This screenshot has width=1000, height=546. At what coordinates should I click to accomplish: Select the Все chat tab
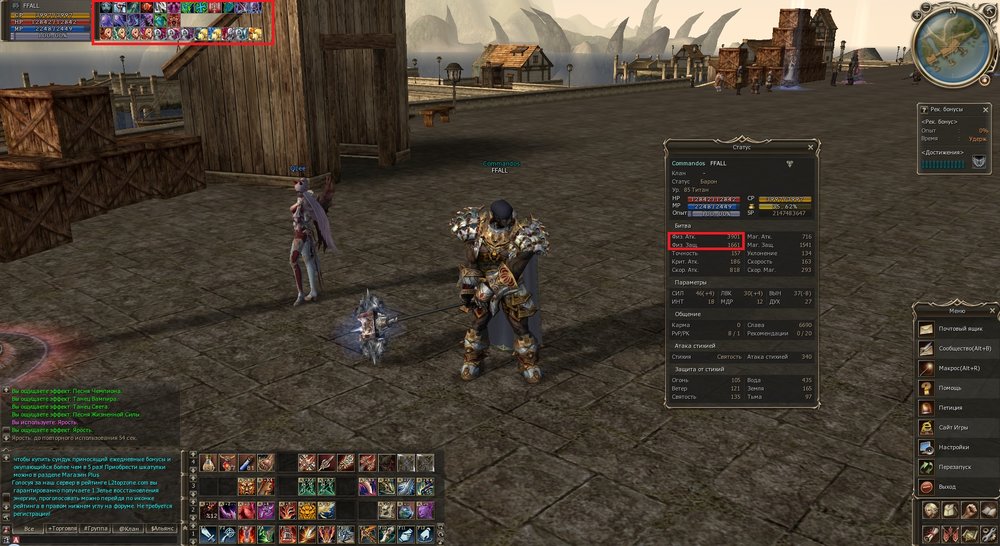(x=29, y=527)
